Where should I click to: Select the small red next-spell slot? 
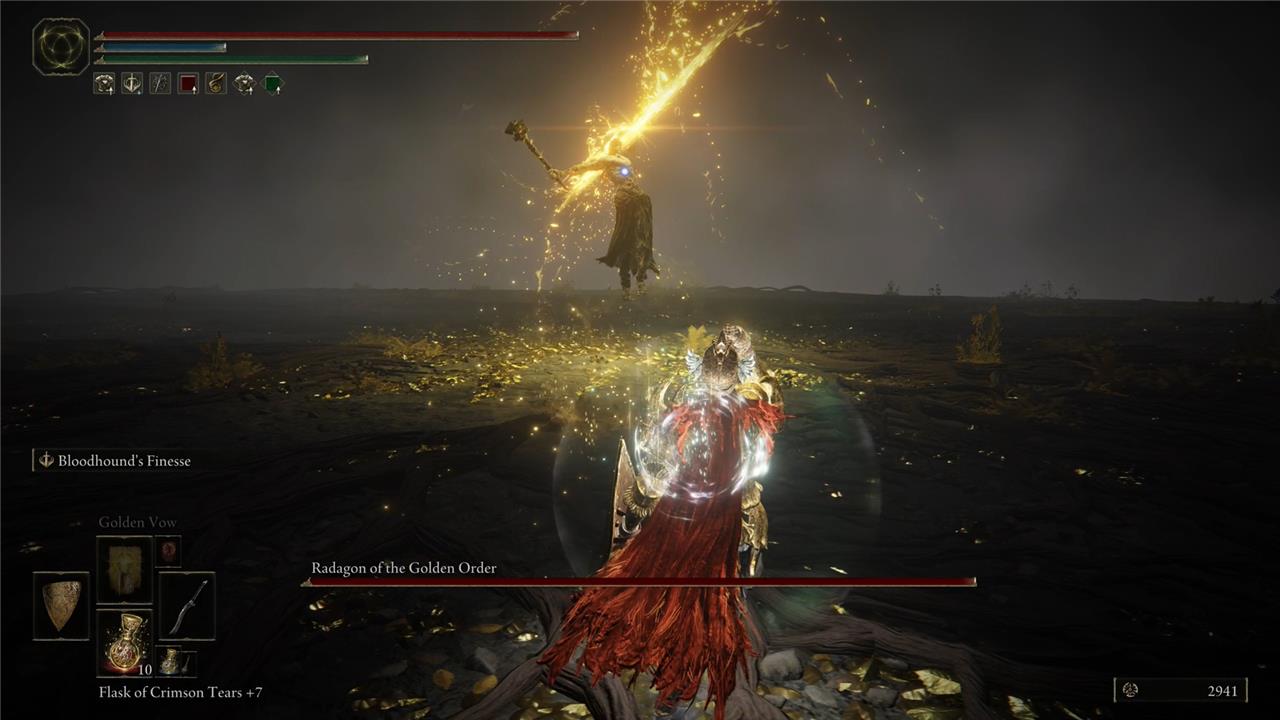(x=168, y=550)
